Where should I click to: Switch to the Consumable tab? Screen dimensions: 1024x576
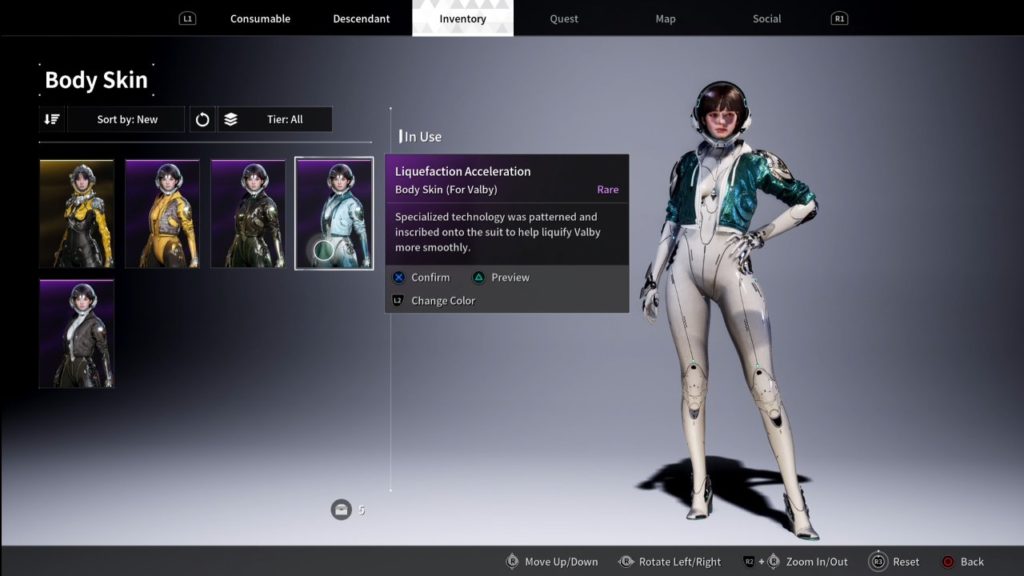[260, 19]
